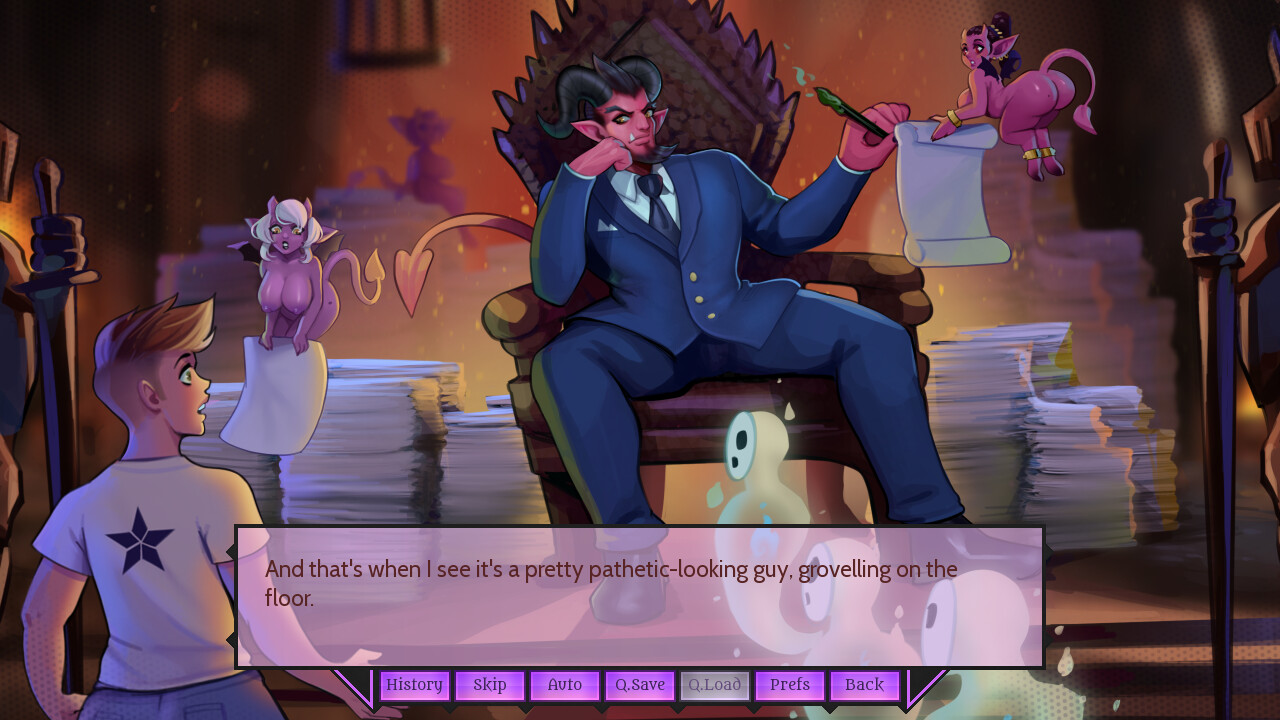Image resolution: width=1280 pixels, height=720 pixels.
Task: Open the History log
Action: point(414,685)
